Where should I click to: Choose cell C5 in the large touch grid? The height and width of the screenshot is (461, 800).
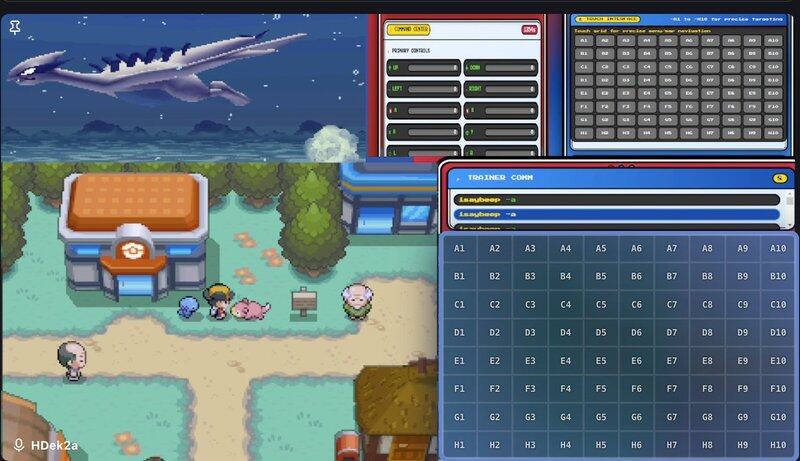(601, 304)
